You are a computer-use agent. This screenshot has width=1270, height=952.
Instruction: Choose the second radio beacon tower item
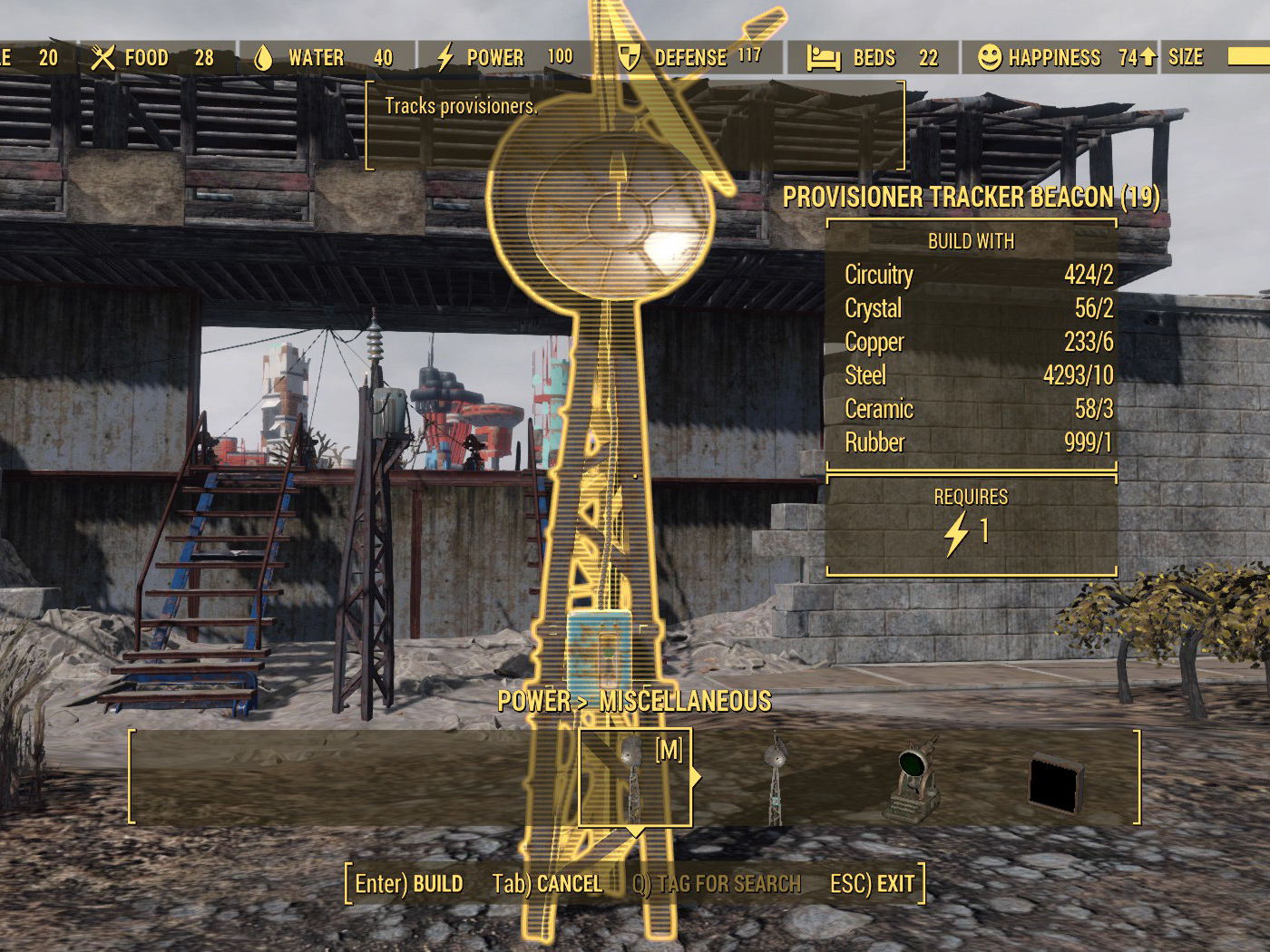(x=775, y=778)
